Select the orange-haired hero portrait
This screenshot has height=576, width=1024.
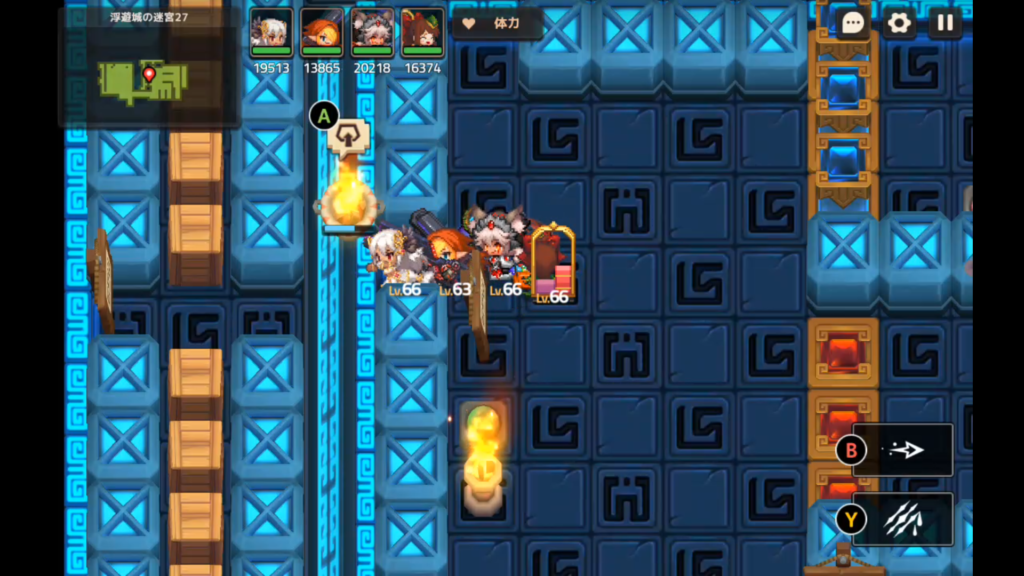point(321,33)
